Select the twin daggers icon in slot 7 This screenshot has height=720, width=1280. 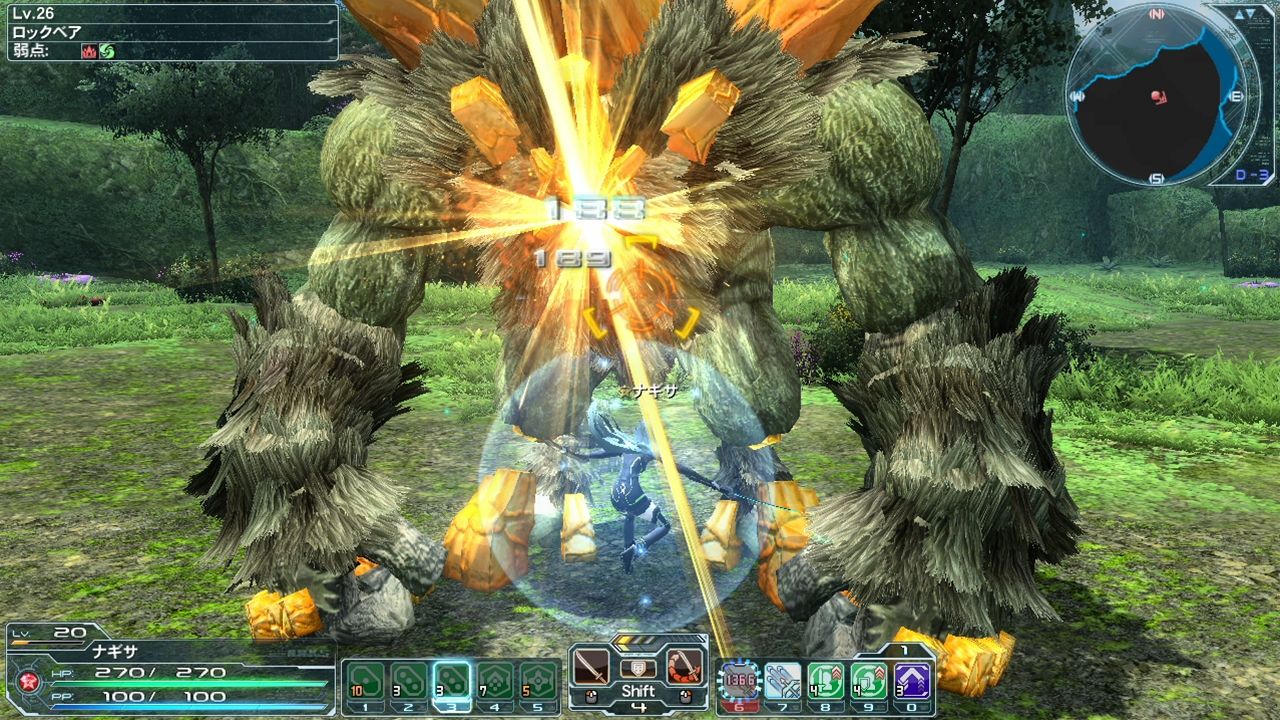(x=783, y=680)
